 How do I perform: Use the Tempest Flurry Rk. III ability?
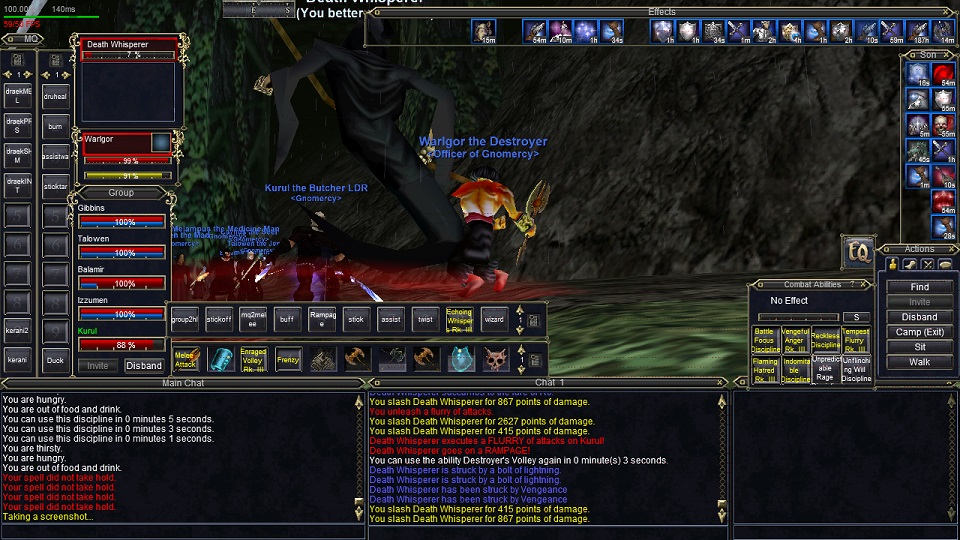[x=856, y=340]
